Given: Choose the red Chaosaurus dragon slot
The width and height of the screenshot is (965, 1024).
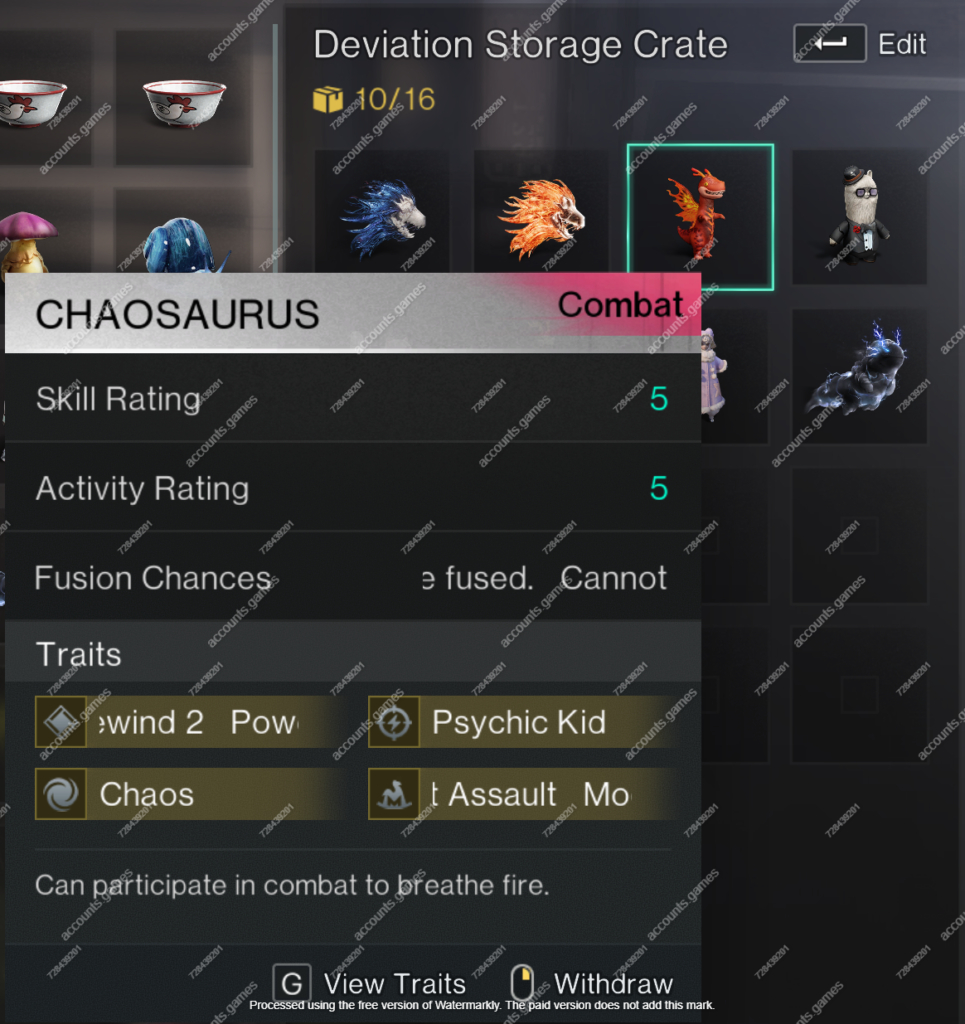Looking at the screenshot, I should point(700,217).
